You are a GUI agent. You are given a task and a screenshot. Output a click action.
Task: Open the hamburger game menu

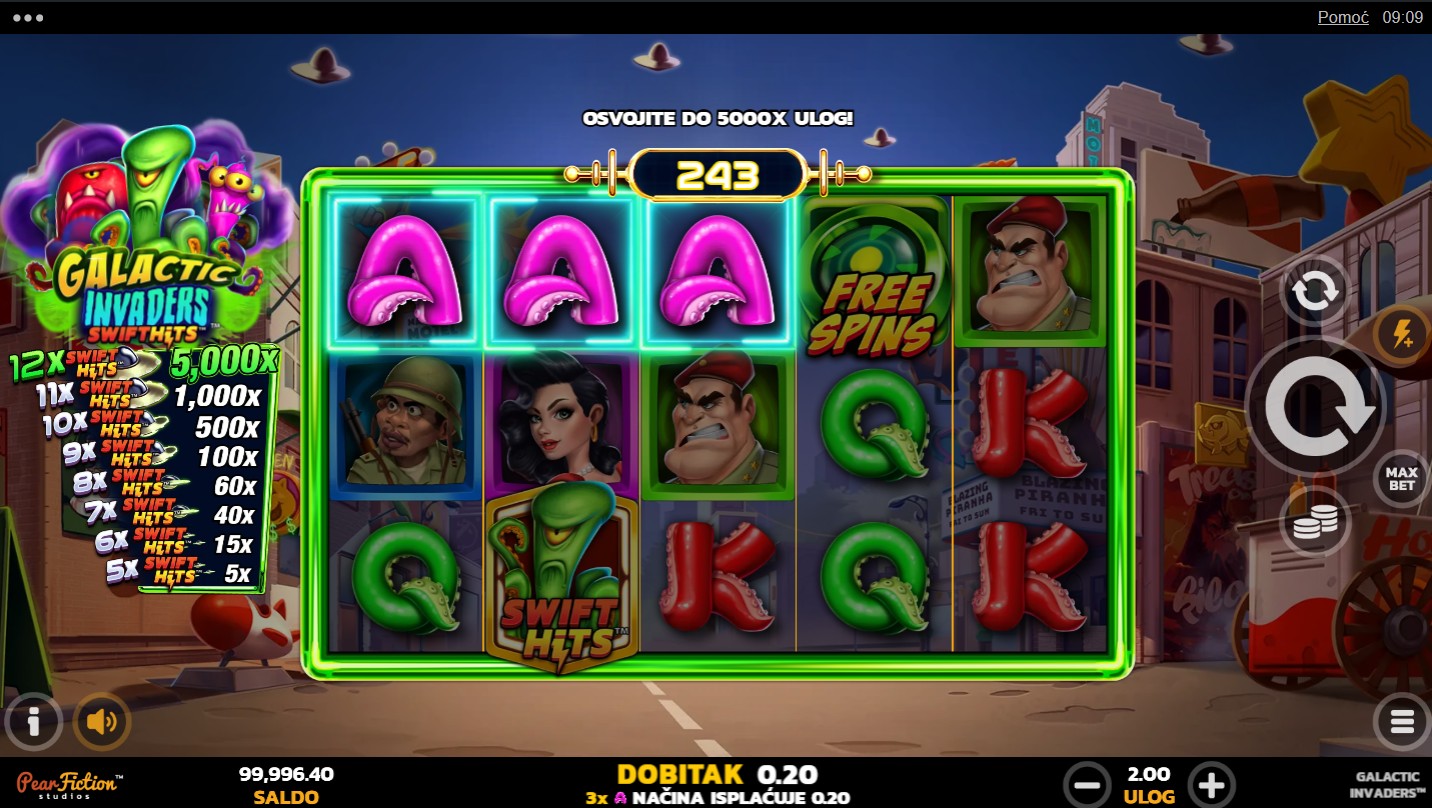tap(1401, 721)
